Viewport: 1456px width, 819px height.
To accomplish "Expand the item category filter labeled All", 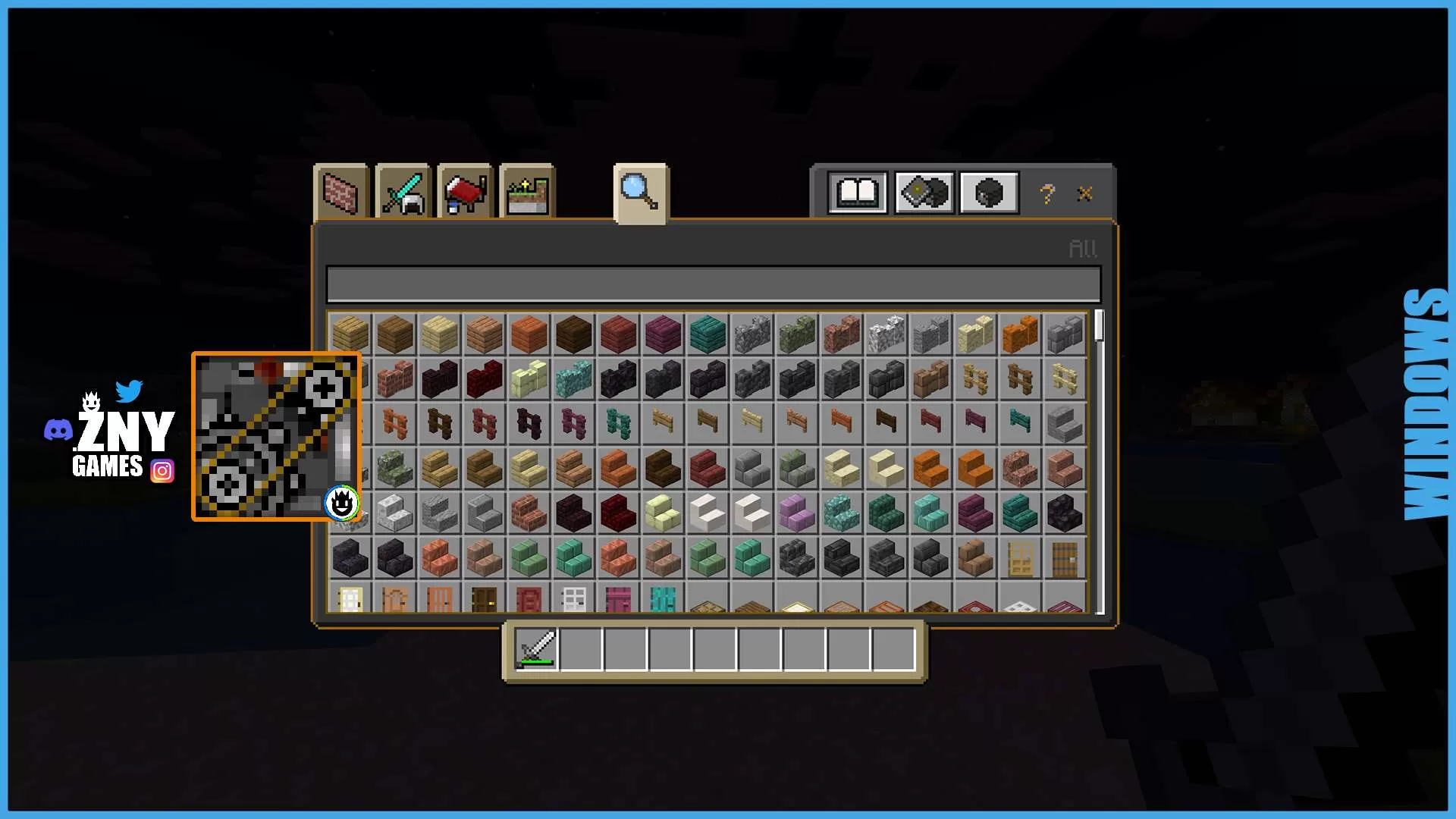I will tap(1083, 248).
